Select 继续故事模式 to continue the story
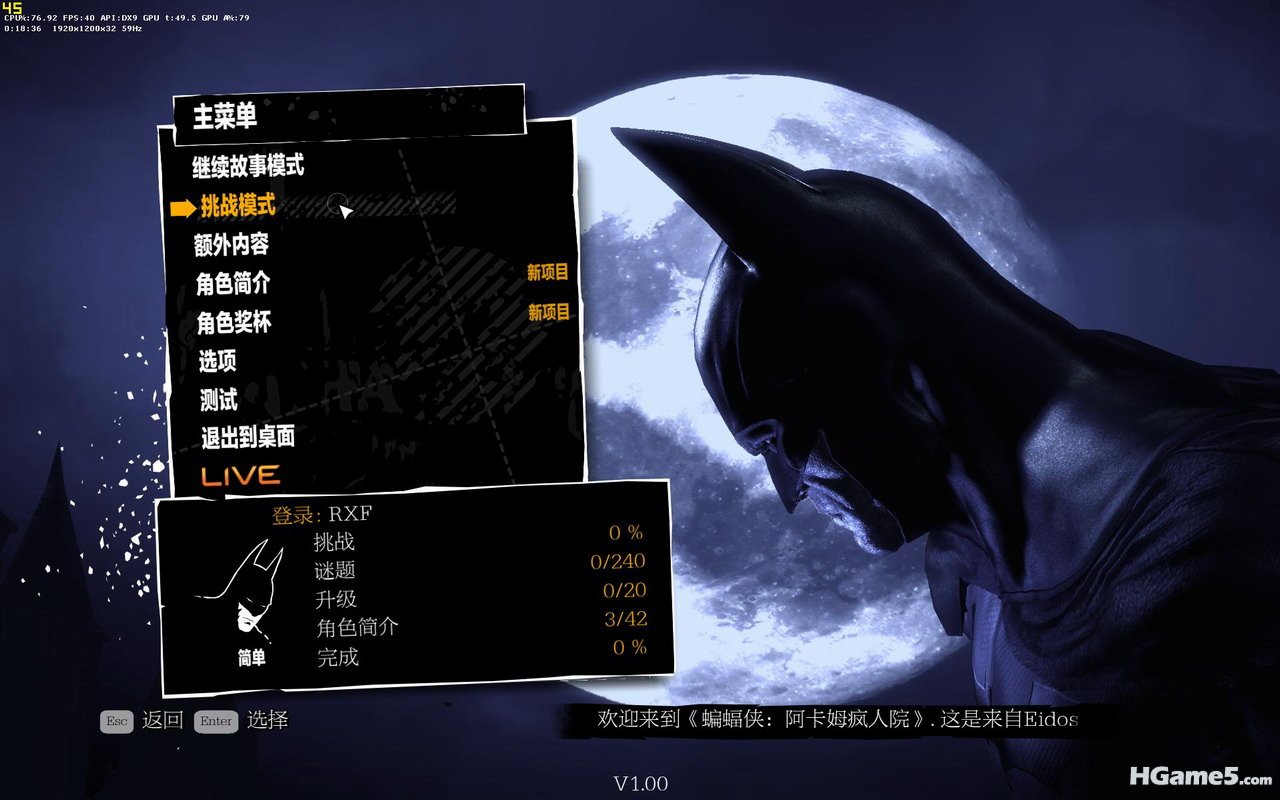This screenshot has width=1280, height=800. tap(248, 166)
